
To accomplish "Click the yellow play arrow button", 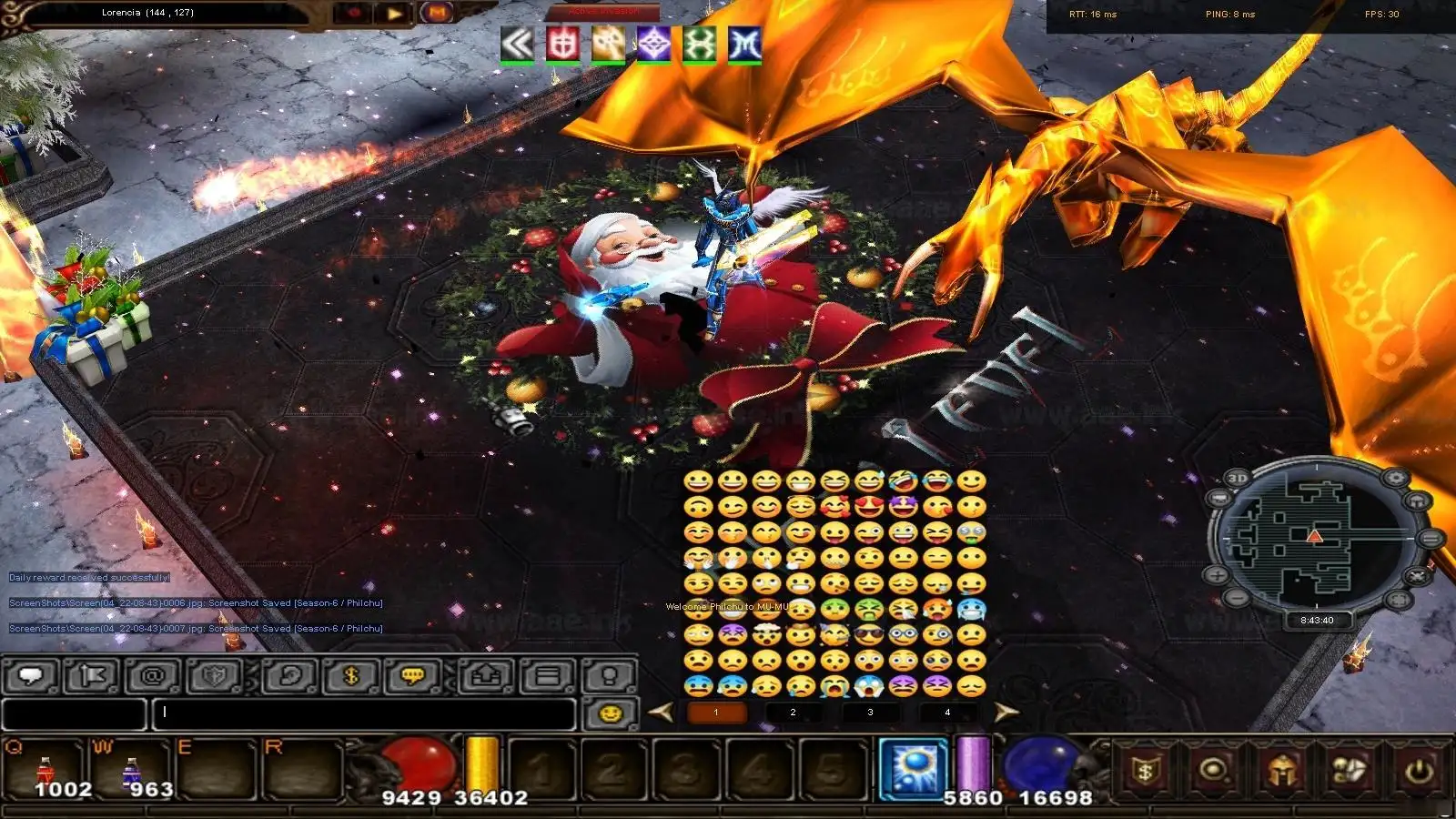I will (x=394, y=14).
